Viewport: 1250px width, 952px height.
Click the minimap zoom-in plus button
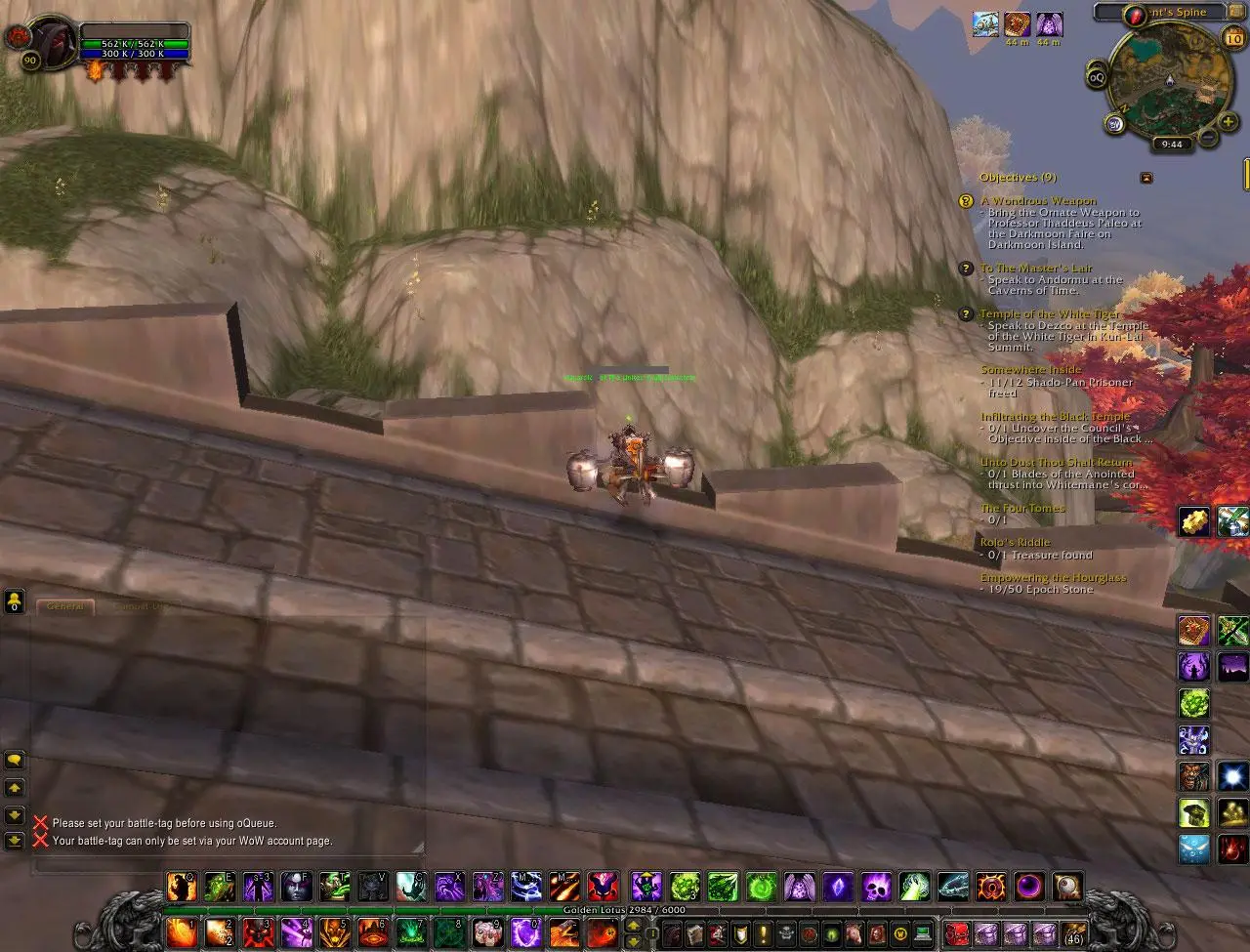coord(1227,120)
